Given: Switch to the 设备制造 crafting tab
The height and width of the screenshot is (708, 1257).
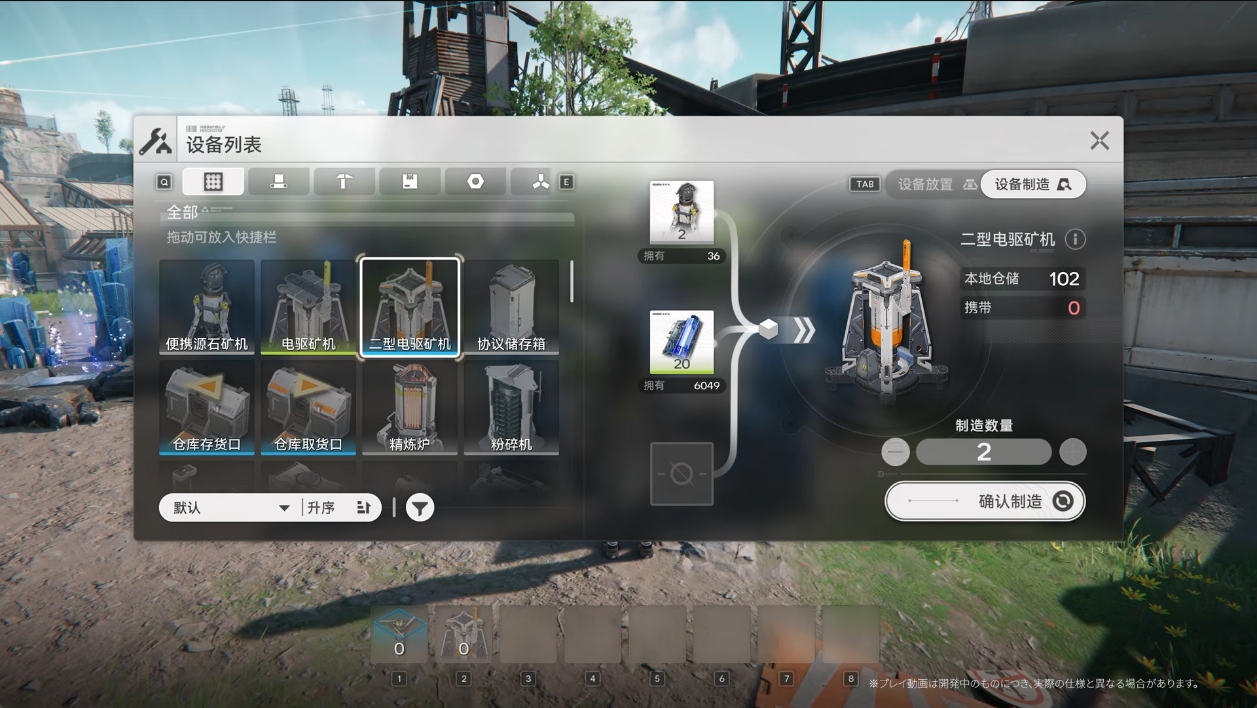Looking at the screenshot, I should [x=1033, y=184].
